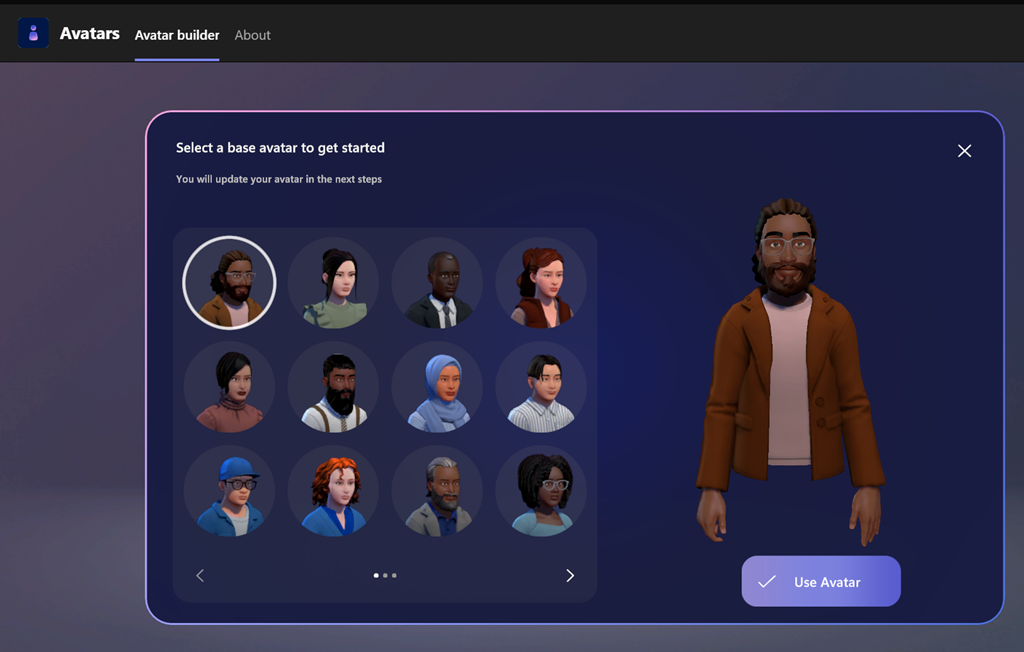Select the gray-haired bearded avatar
Viewport: 1024px width, 652px height.
tap(437, 491)
